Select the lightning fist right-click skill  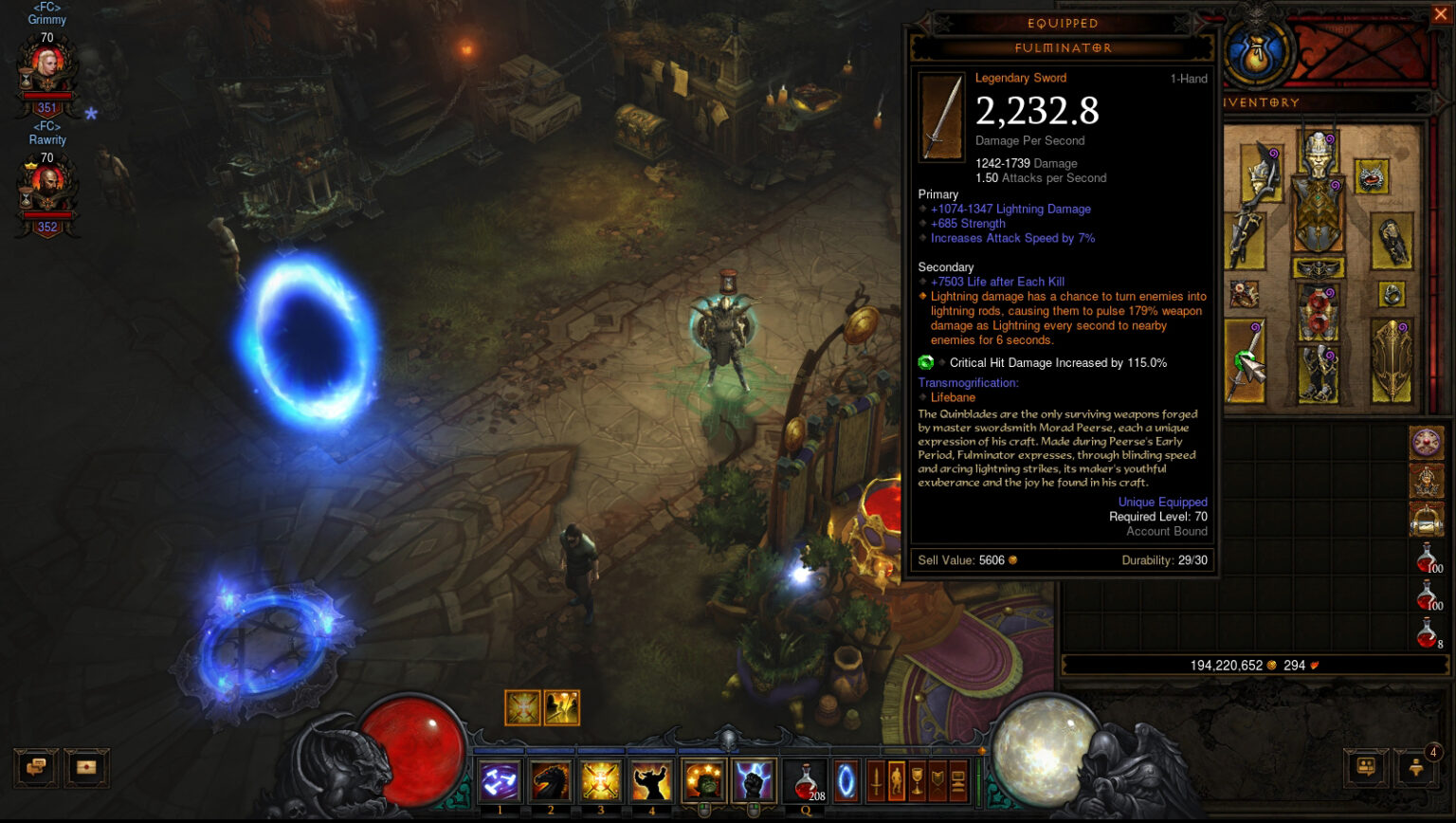click(755, 779)
